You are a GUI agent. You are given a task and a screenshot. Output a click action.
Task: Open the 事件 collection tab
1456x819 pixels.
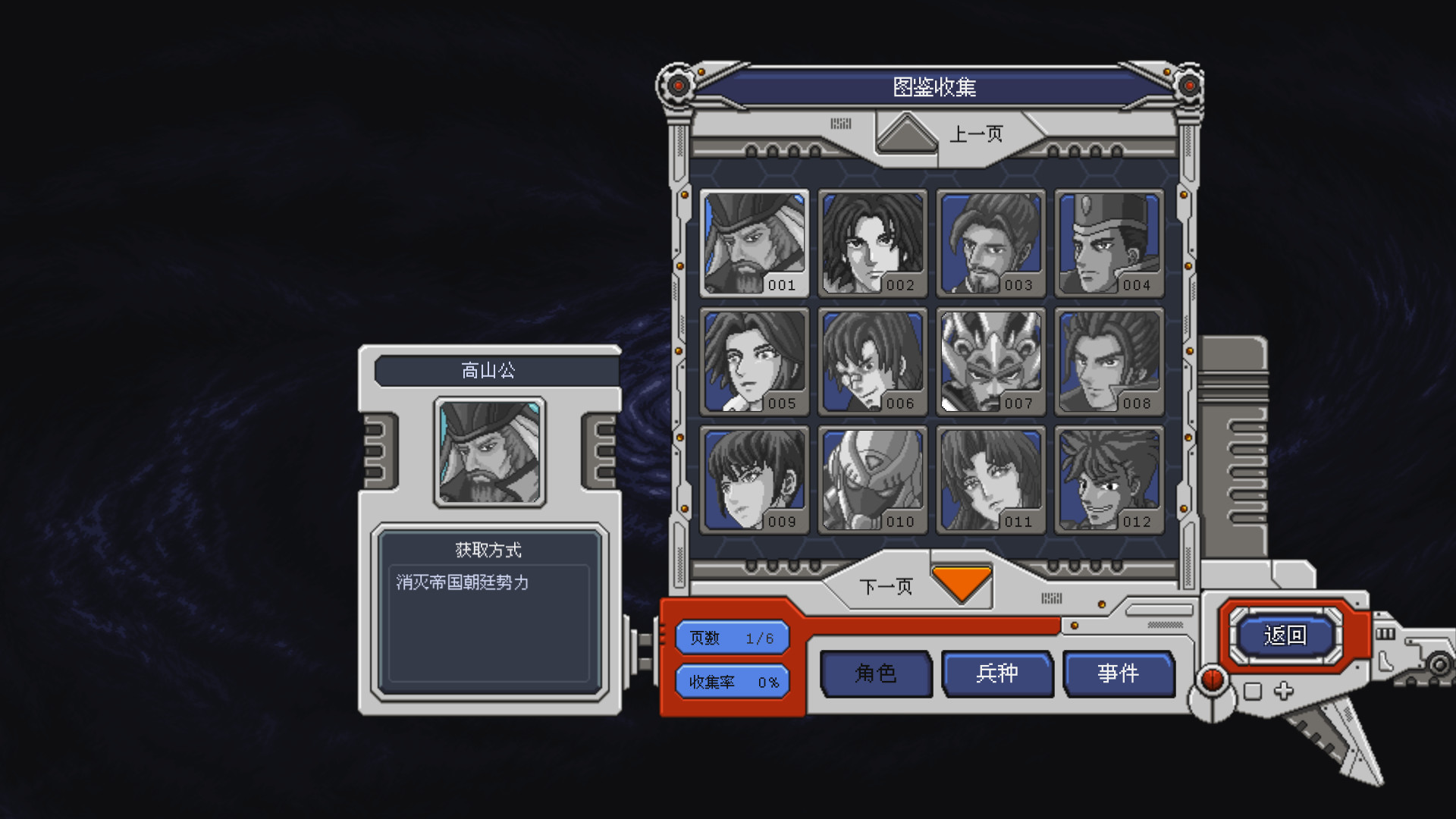pos(1119,673)
